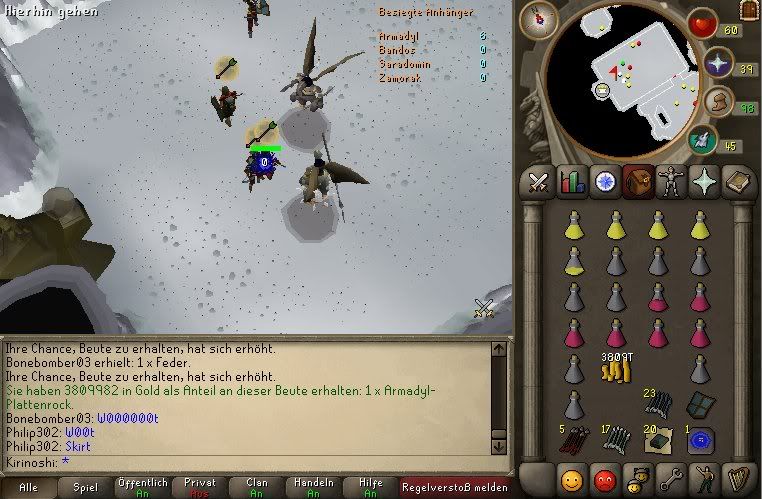Activate quick prayers via the prayer orb
Screen dimensions: 762x499
pos(717,64)
